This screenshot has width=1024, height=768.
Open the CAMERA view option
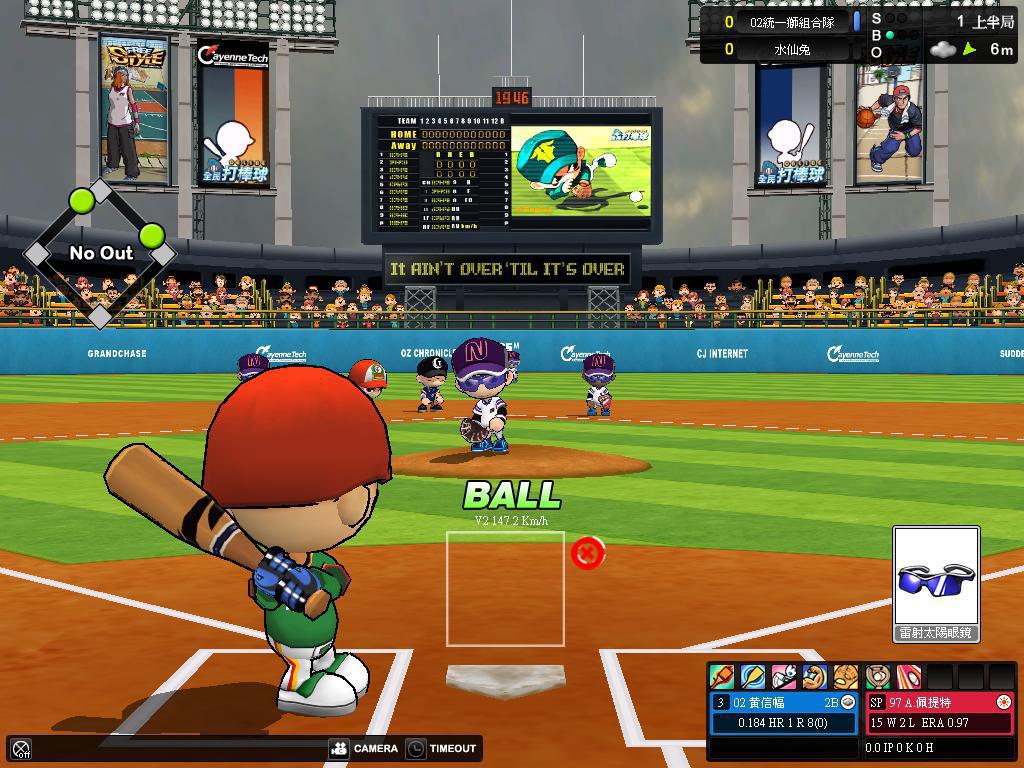click(x=364, y=748)
